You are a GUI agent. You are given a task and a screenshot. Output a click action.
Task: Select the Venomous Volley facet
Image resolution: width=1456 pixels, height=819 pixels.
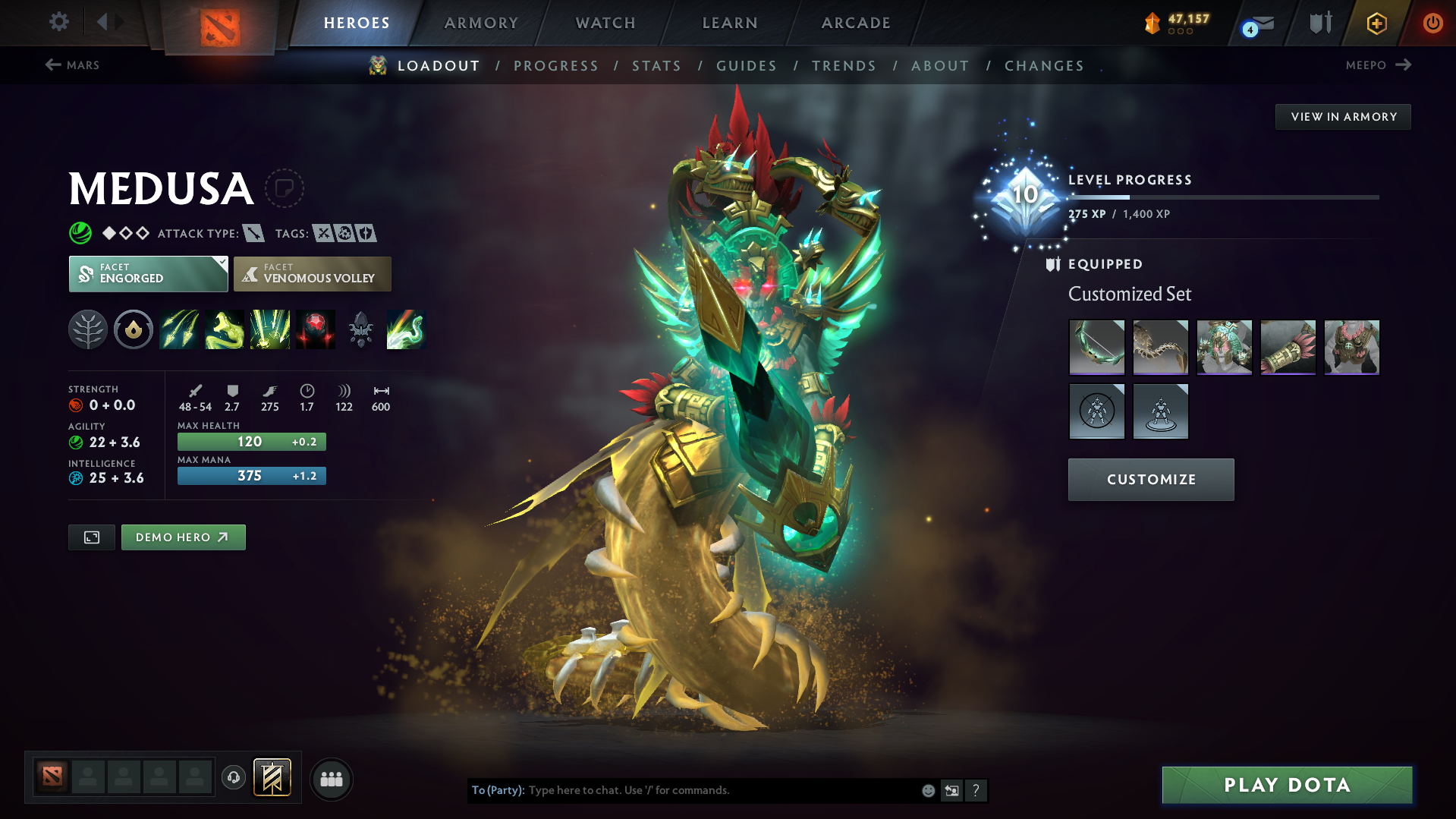(312, 274)
